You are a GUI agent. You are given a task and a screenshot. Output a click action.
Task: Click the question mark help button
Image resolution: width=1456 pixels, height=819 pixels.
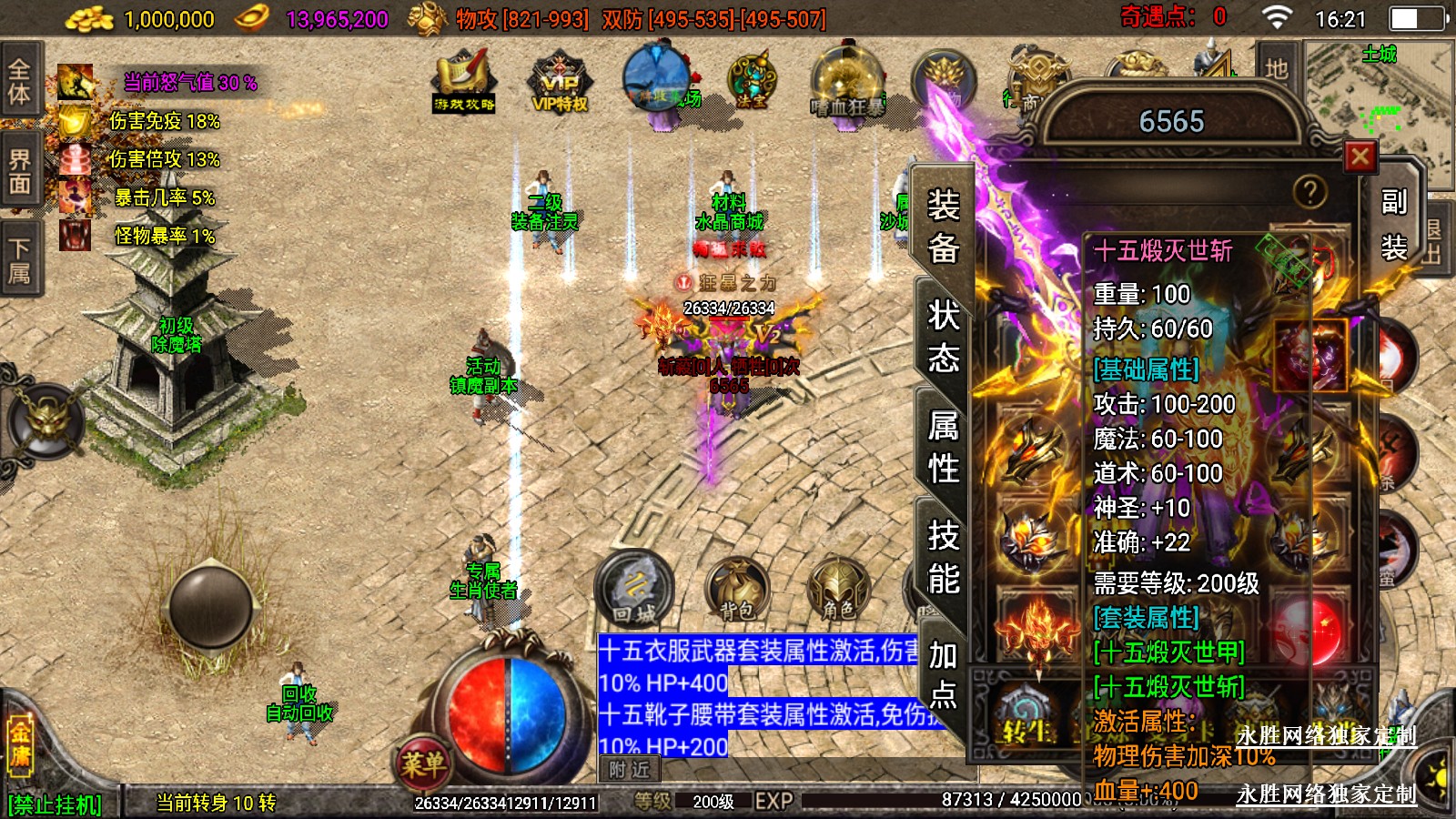coord(1309,192)
